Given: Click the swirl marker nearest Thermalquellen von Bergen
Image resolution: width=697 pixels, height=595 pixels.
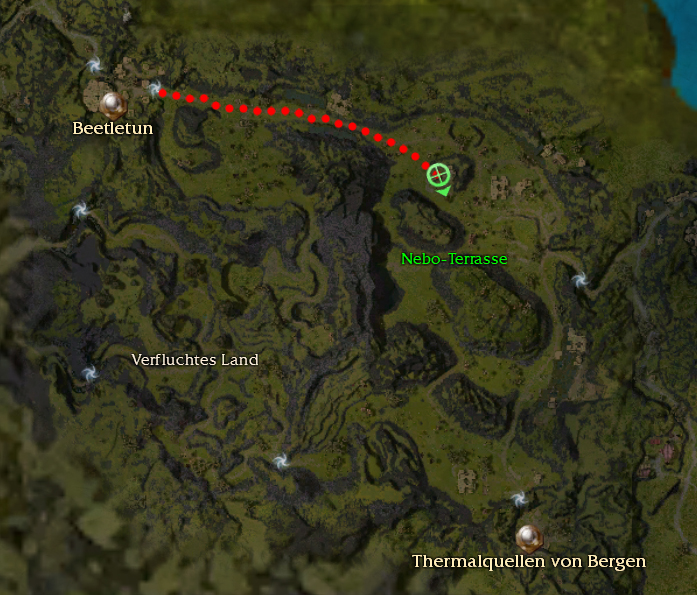Looking at the screenshot, I should click(517, 499).
